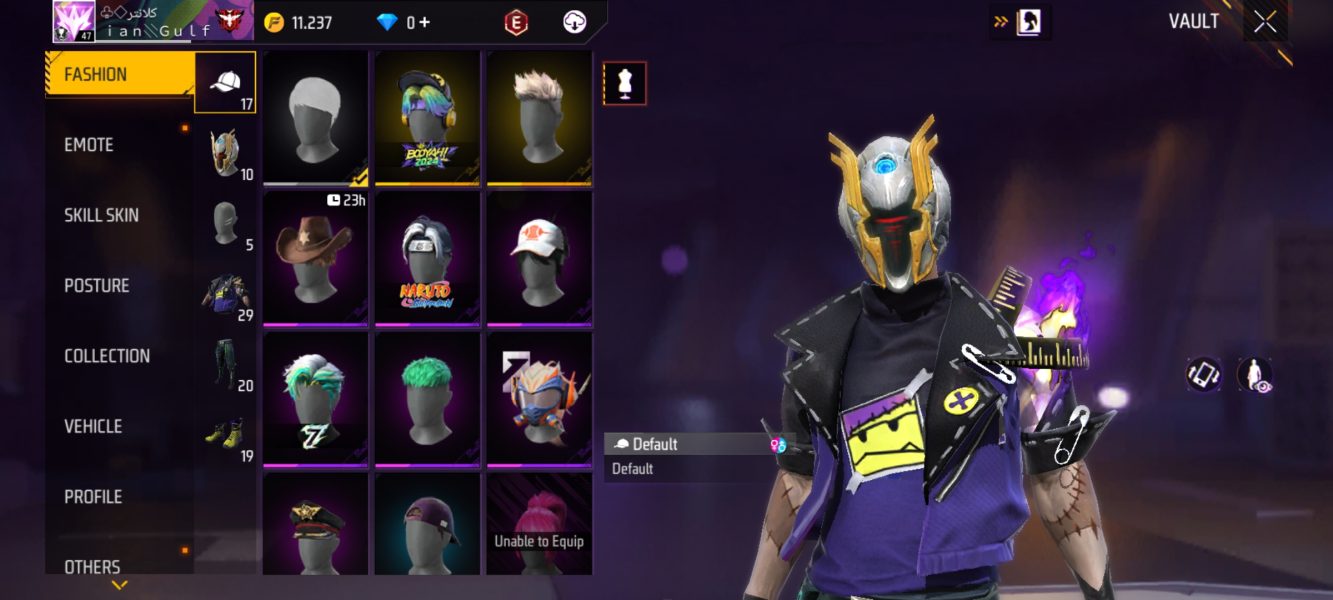Go to the Collection section
The height and width of the screenshot is (600, 1333).
(x=107, y=356)
